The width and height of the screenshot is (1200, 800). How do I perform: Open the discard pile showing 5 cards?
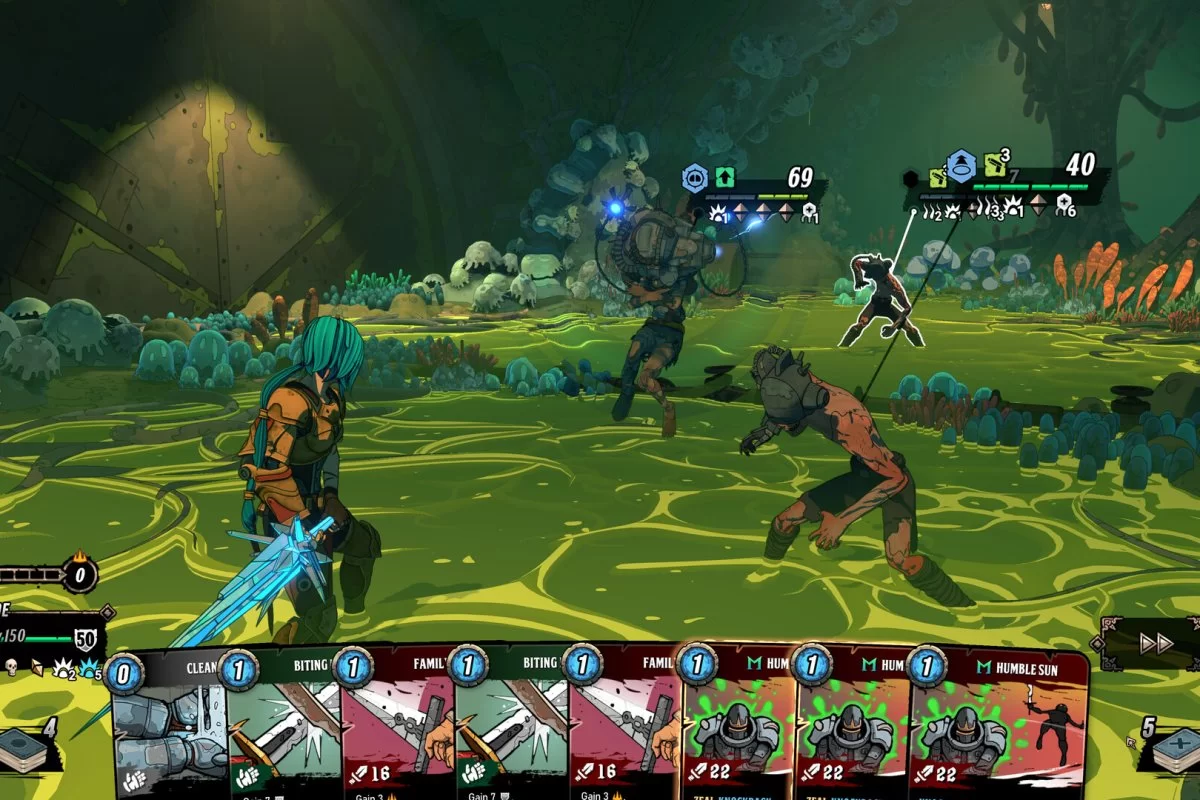(1174, 749)
